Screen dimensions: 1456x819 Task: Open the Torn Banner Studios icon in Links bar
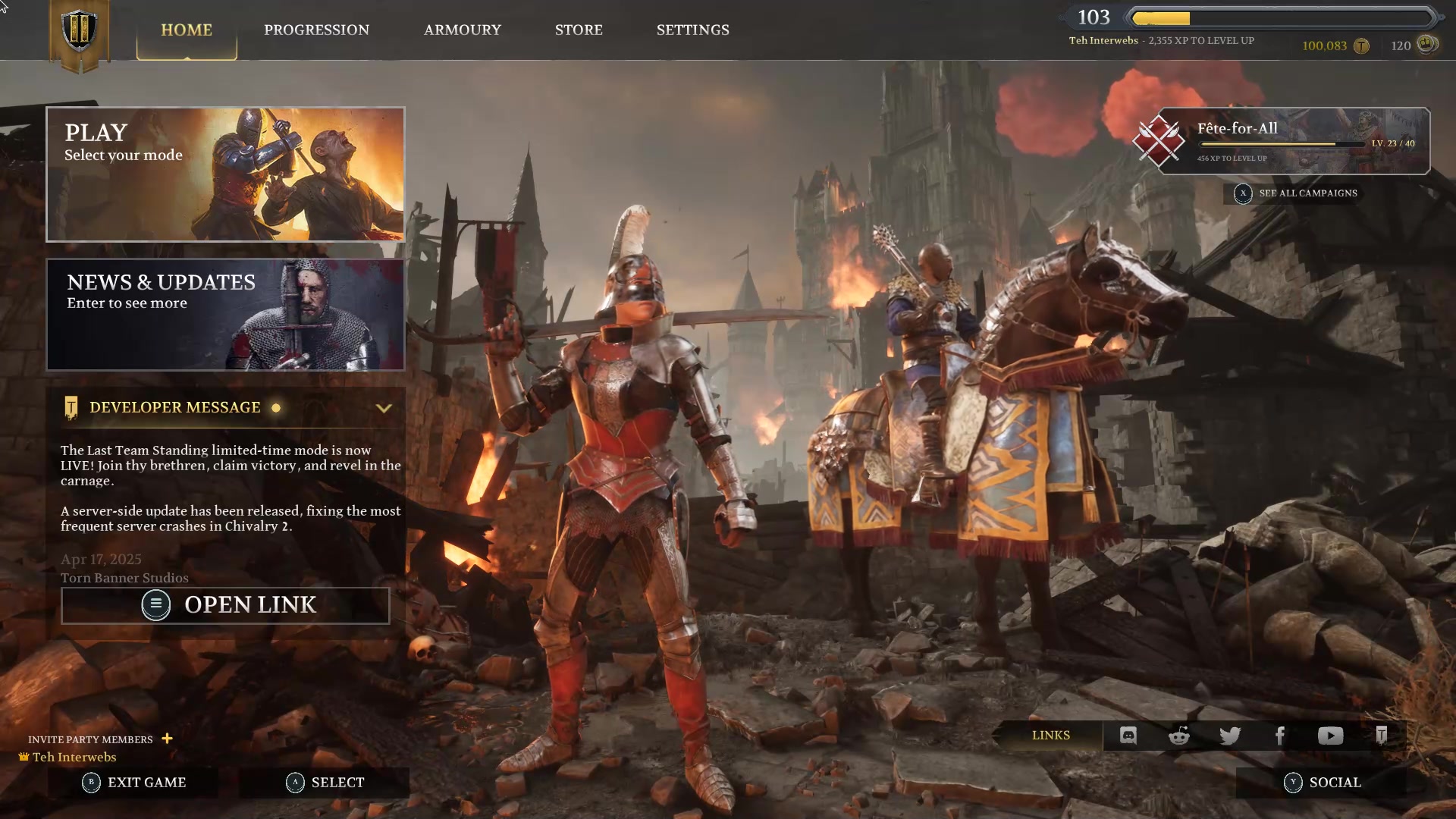click(1382, 735)
